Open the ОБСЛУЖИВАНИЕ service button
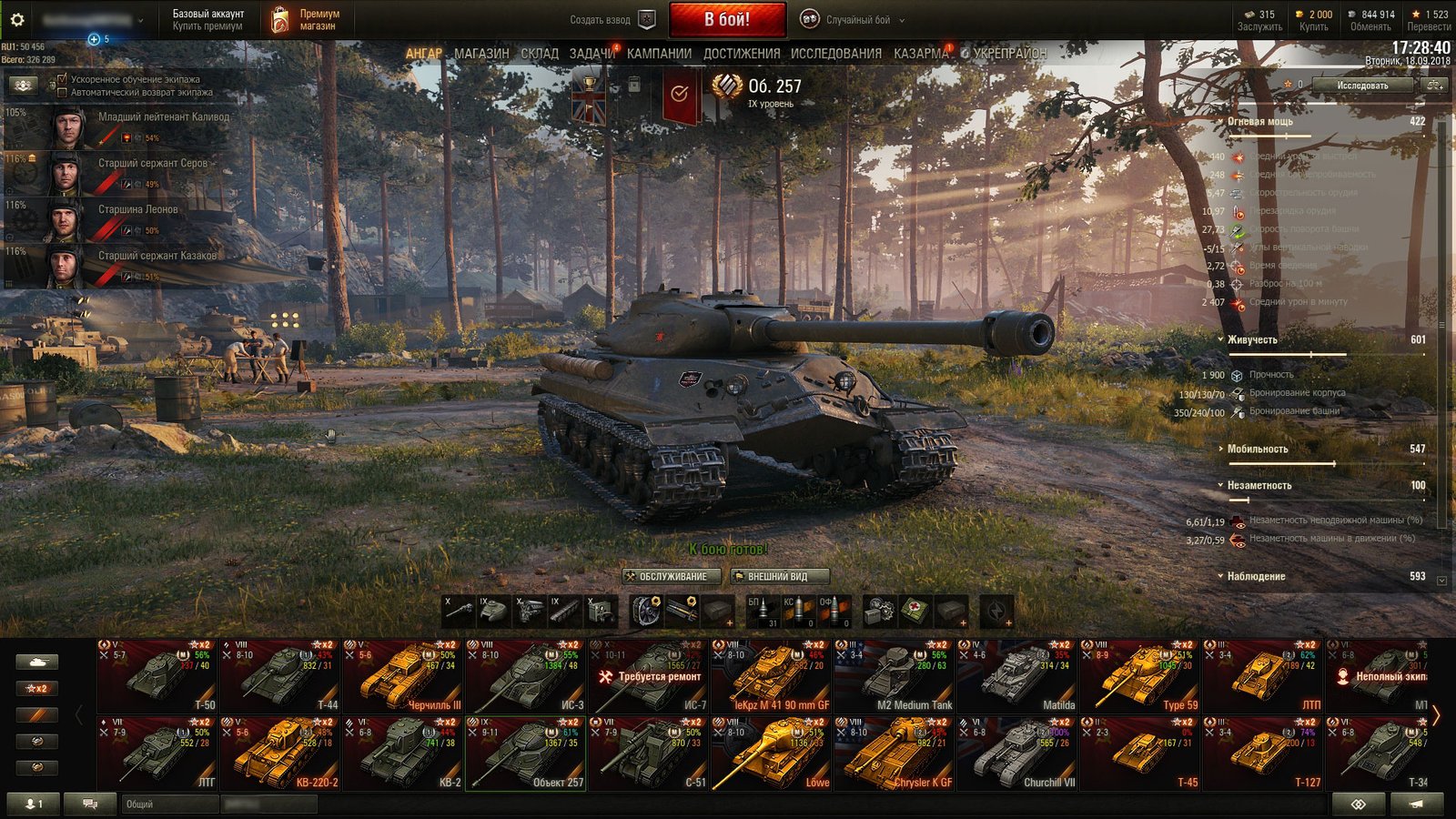1456x819 pixels. tap(672, 576)
